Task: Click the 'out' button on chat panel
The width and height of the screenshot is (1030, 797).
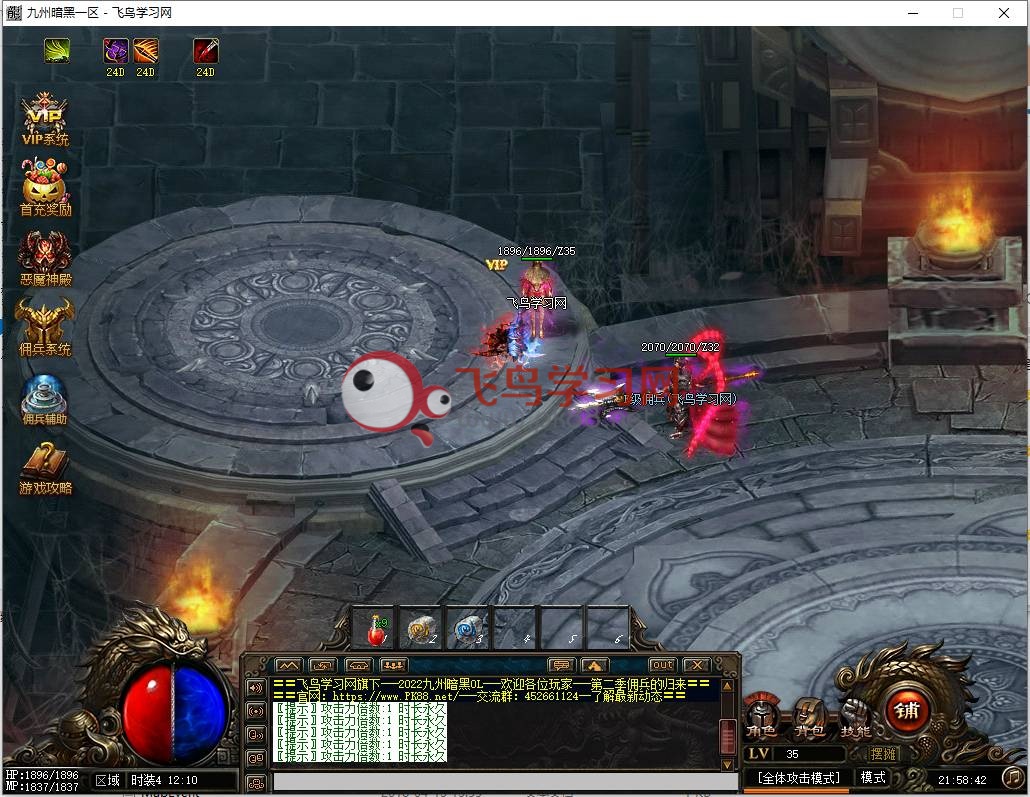Action: [662, 665]
